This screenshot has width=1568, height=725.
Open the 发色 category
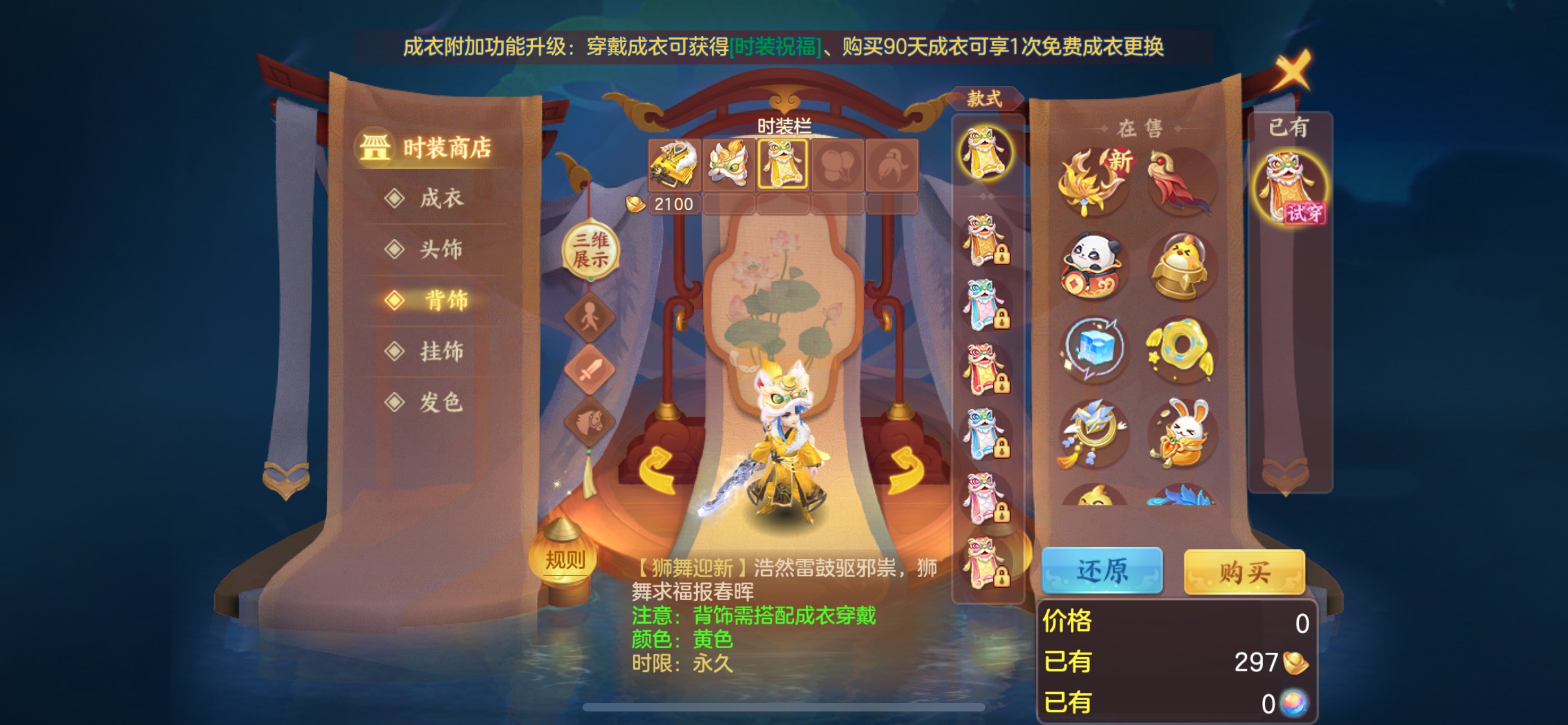440,403
